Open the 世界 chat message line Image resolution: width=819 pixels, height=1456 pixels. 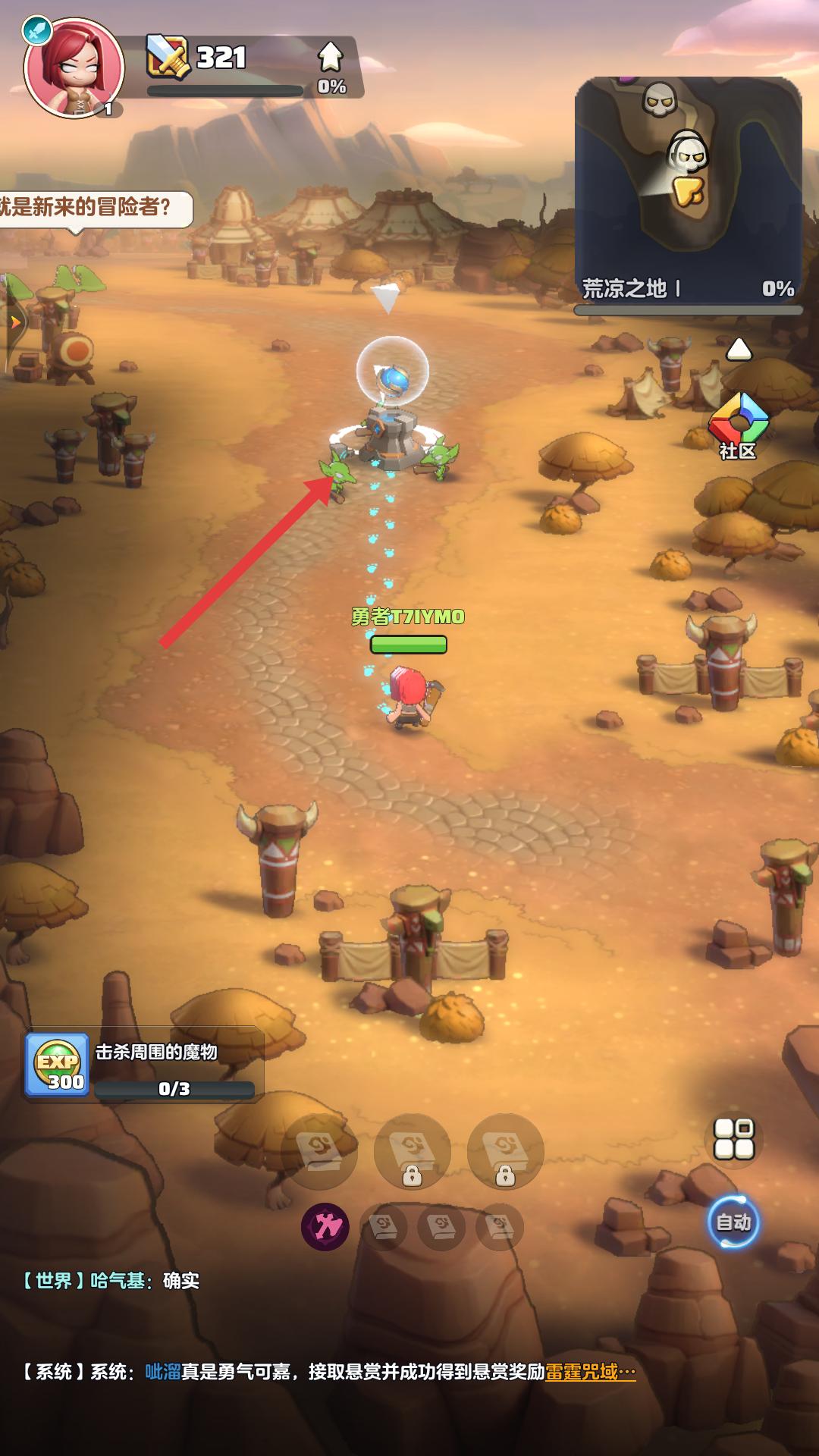[111, 1281]
